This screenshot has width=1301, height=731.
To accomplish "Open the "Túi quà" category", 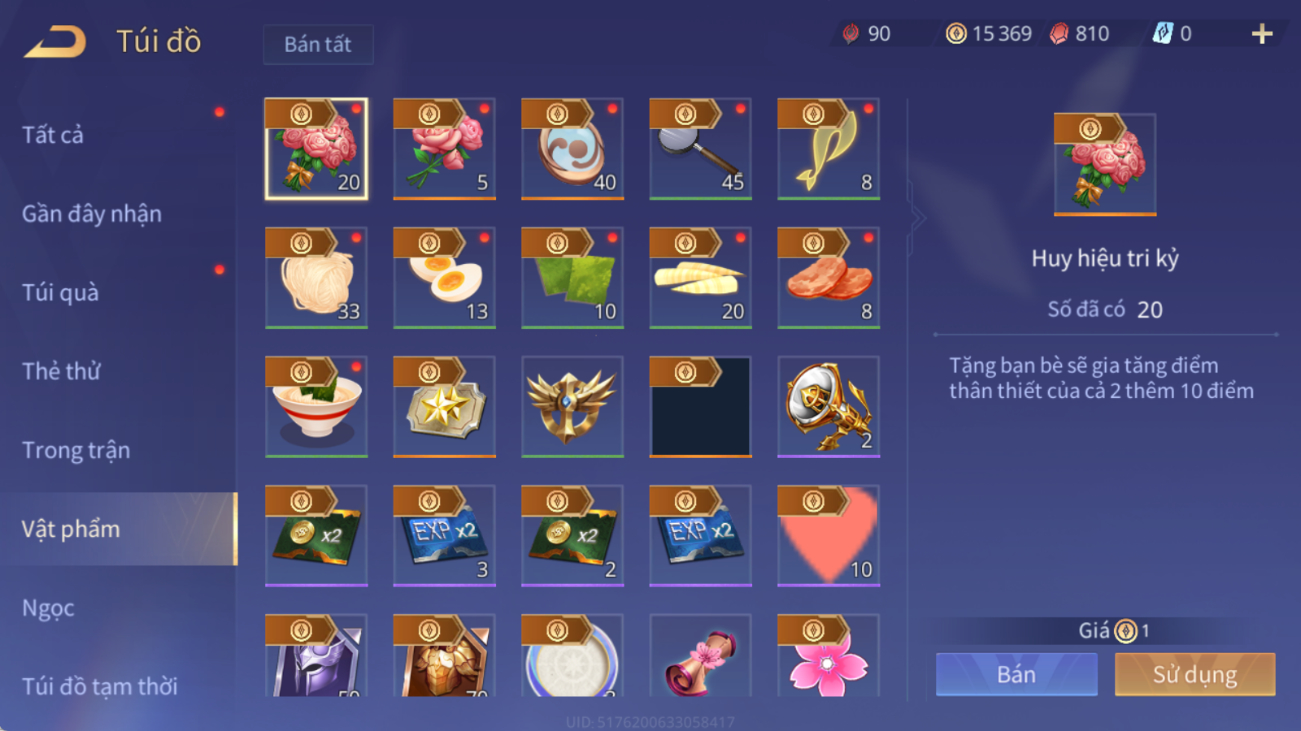I will point(60,293).
